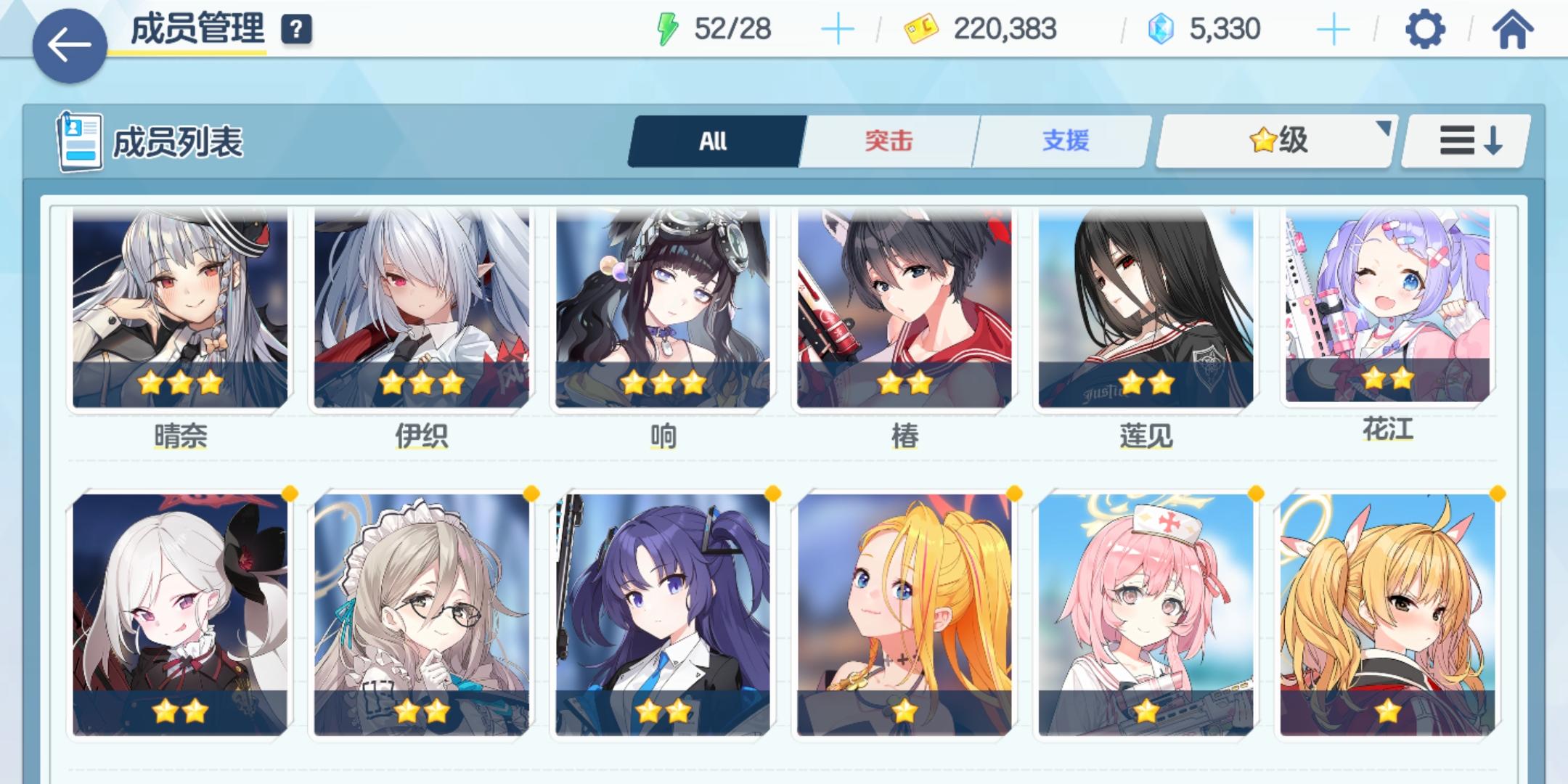1568x784 pixels.
Task: Tap the plus next to the gem count
Action: tap(1334, 29)
